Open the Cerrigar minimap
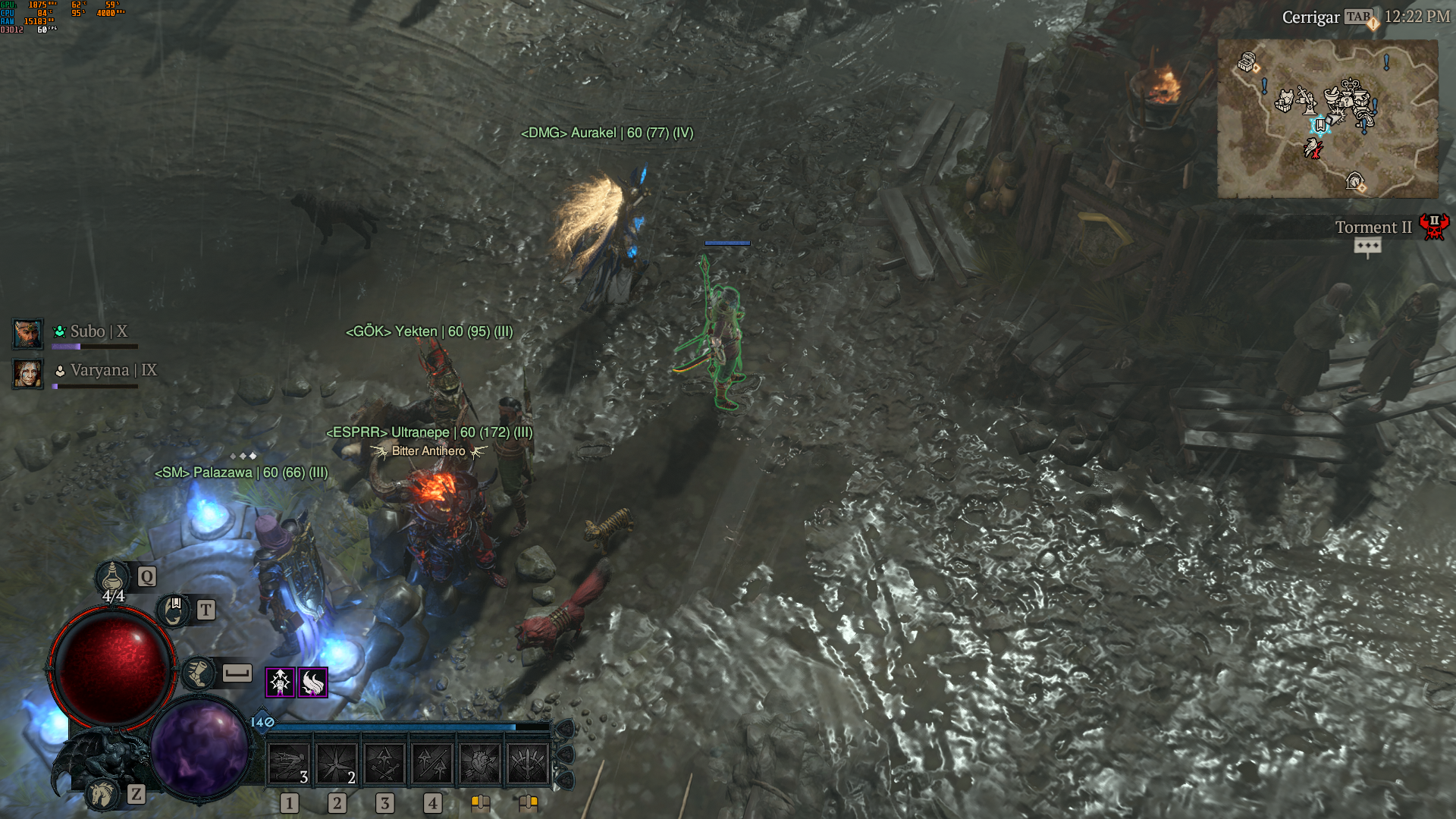This screenshot has width=1456, height=819. 1327,119
